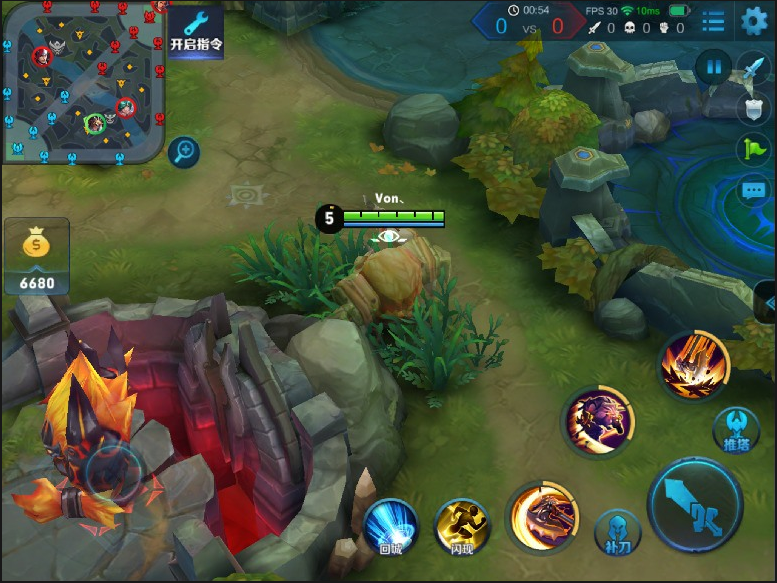Screen dimensions: 777x583
Task: Tap the green flag rally signal
Action: [754, 149]
